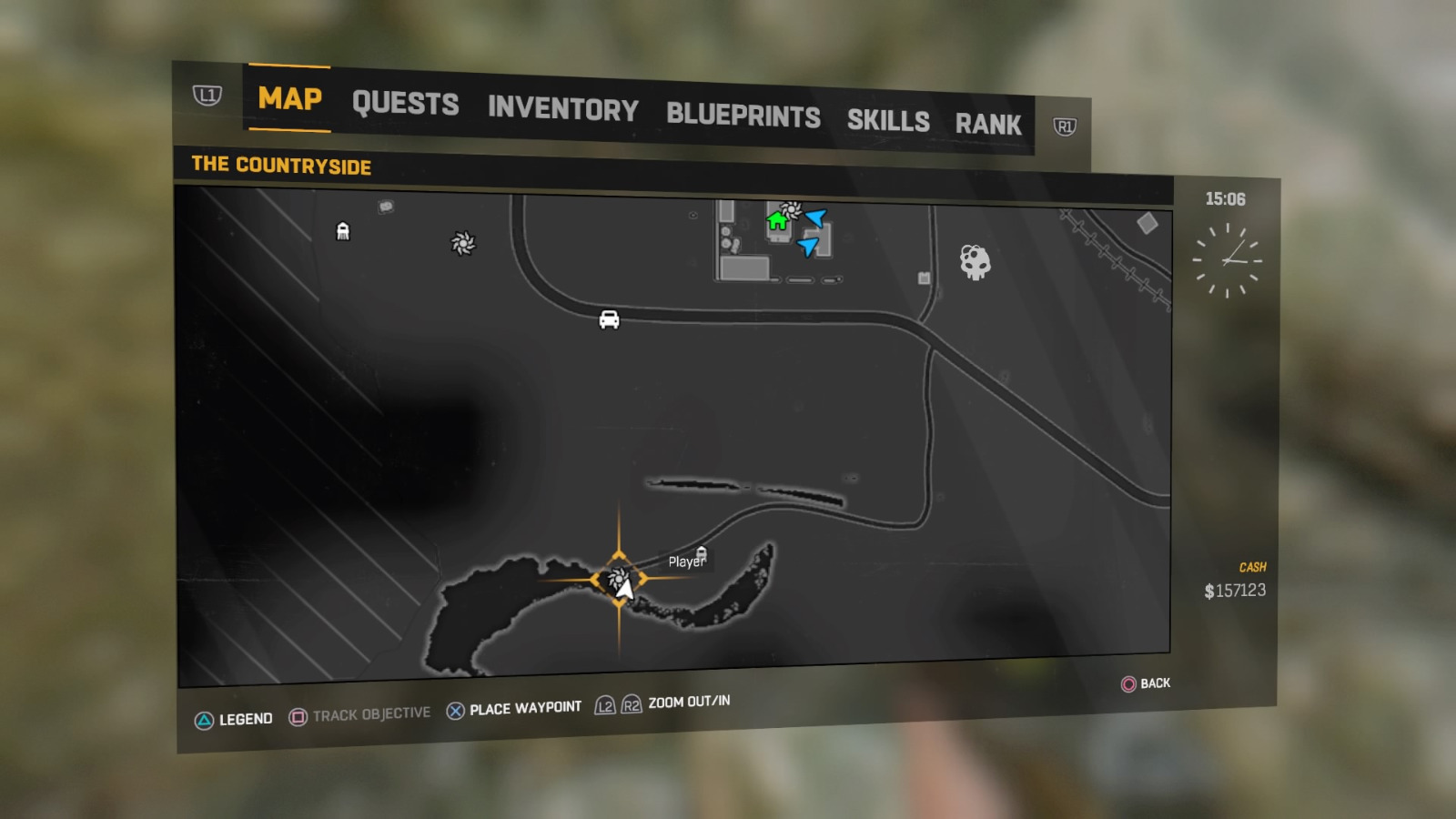The width and height of the screenshot is (1456, 819).
Task: Click the car location icon on the map
Action: coord(609,320)
